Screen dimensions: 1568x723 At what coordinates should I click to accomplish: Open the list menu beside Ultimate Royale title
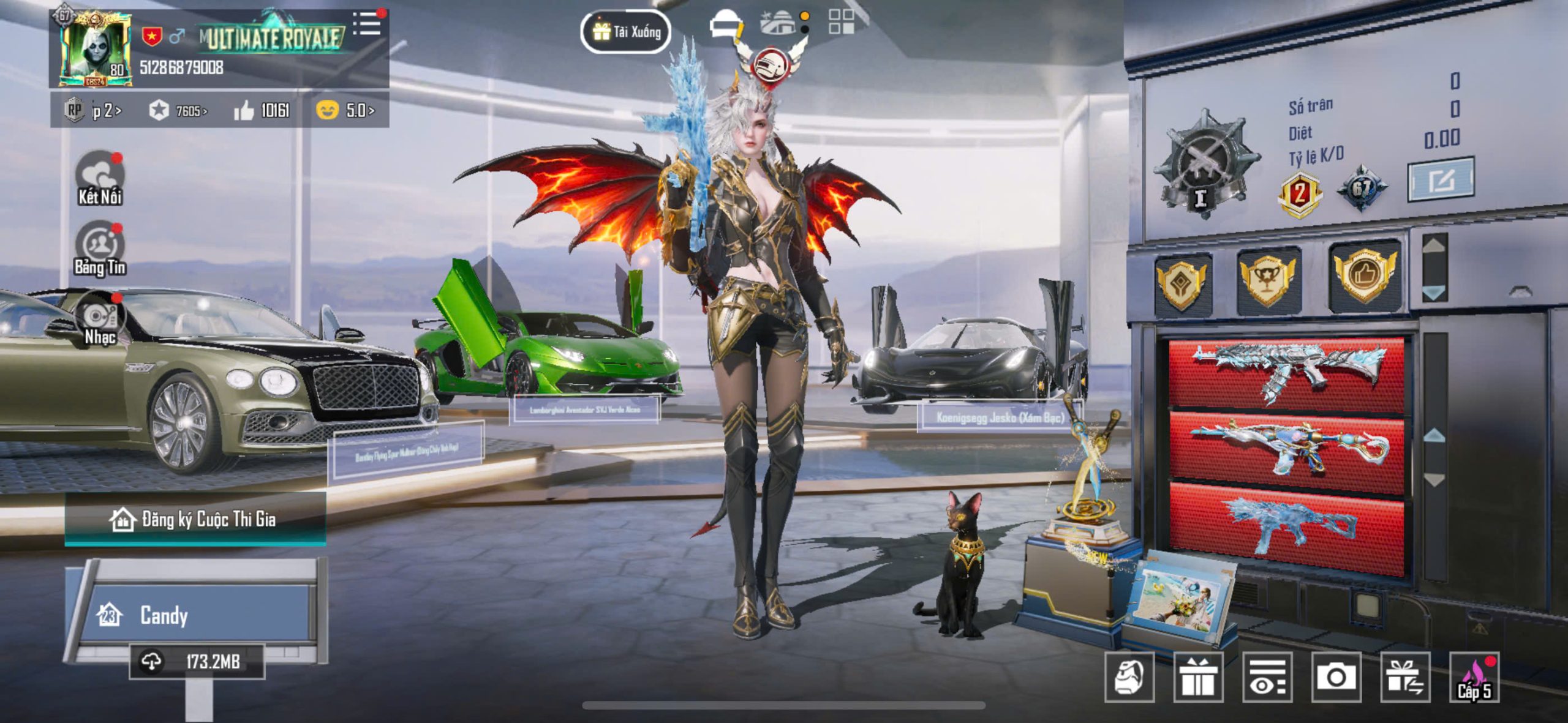tap(367, 24)
